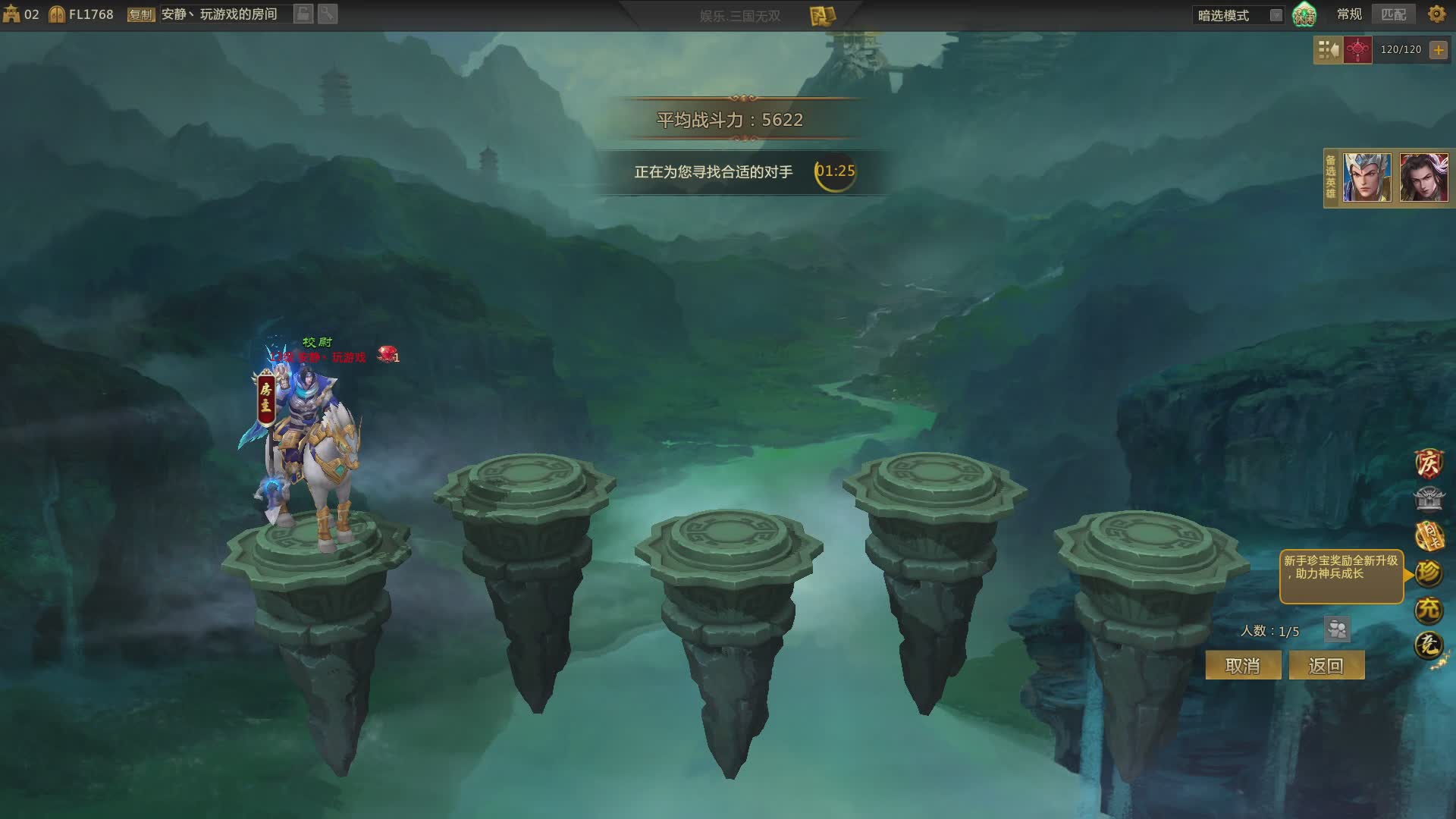
Task: Add more with the plus button
Action: [x=1438, y=50]
